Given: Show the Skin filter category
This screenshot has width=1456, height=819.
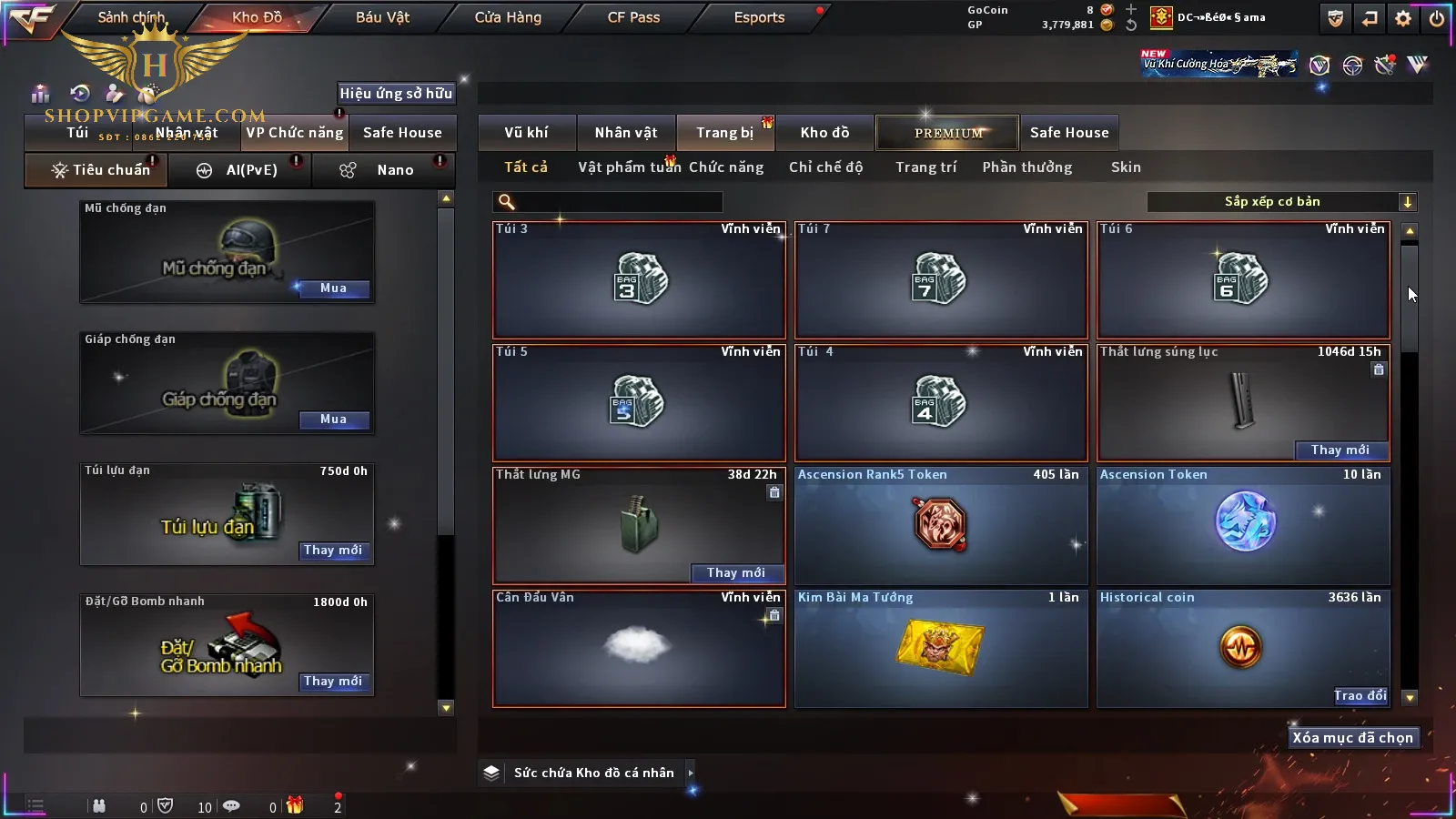Looking at the screenshot, I should [1126, 167].
